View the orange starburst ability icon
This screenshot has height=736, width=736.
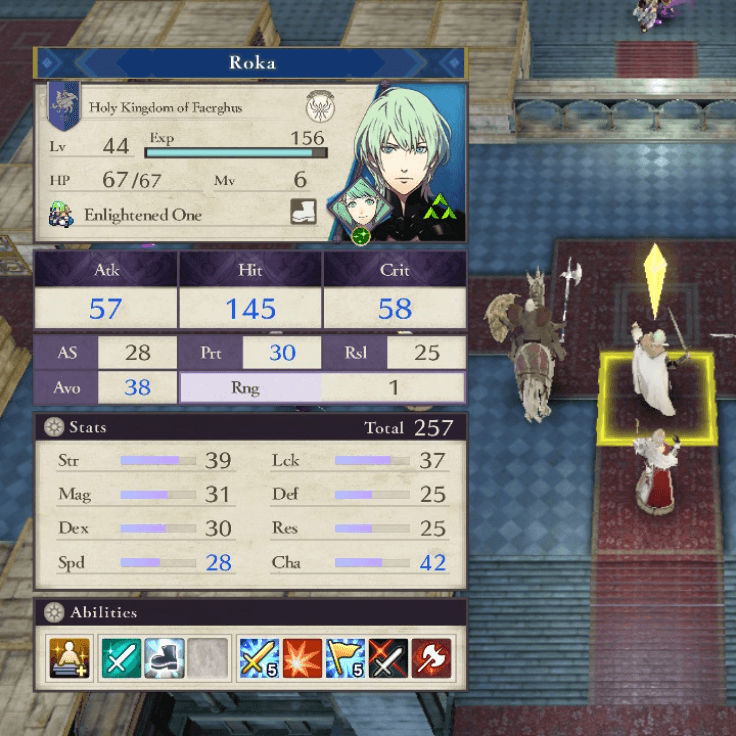coord(302,658)
